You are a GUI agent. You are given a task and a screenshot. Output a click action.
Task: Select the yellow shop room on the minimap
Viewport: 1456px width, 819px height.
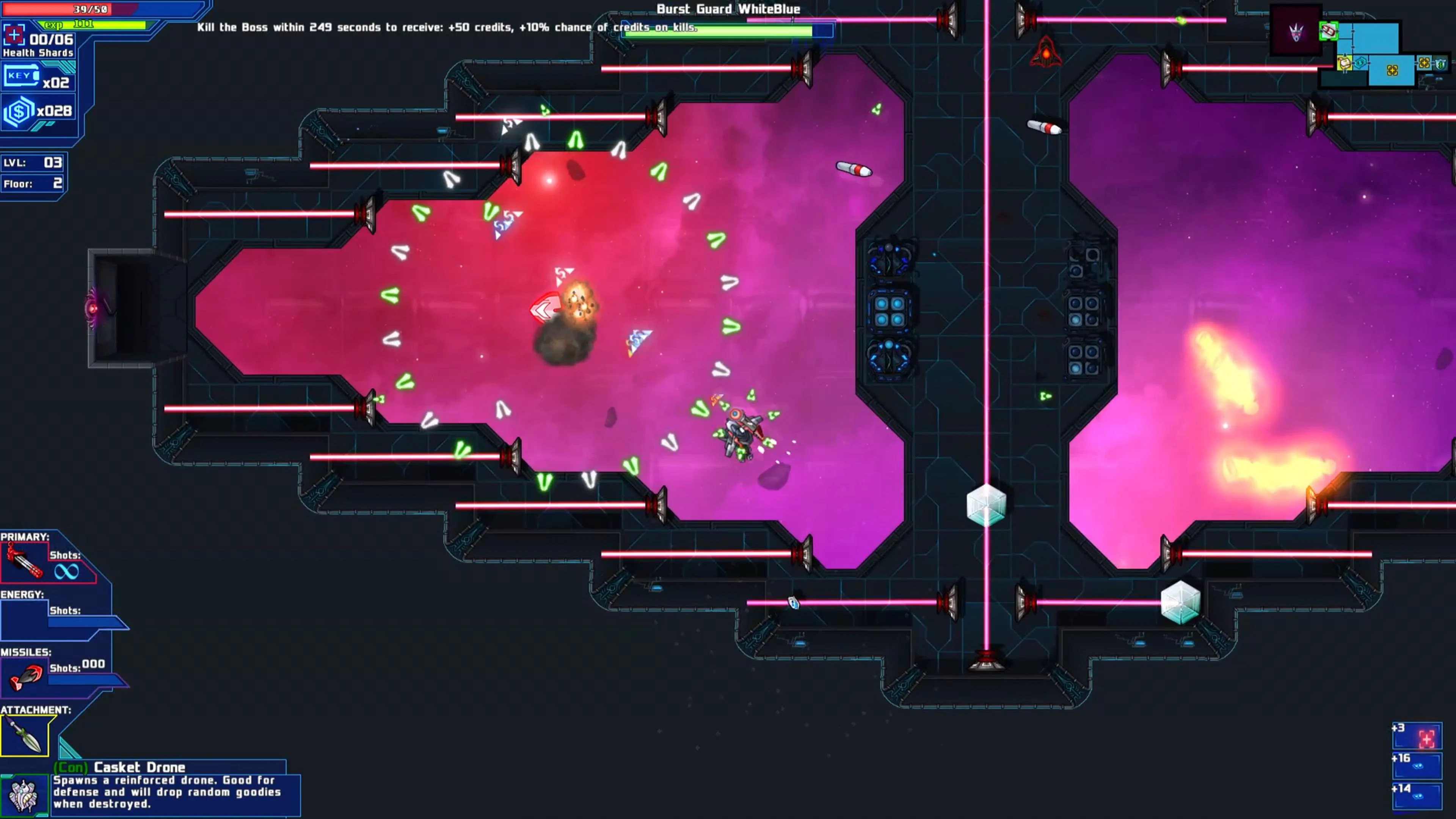coord(1344,63)
